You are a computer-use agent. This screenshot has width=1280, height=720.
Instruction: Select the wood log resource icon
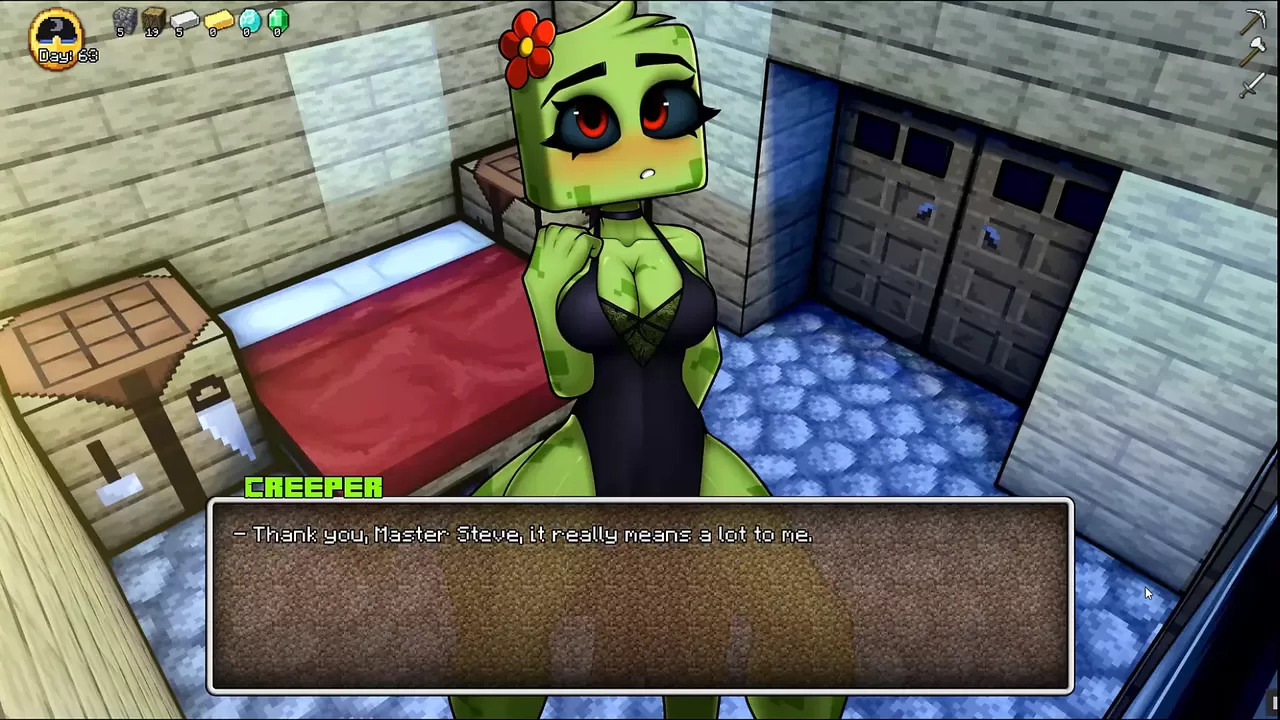[x=153, y=19]
